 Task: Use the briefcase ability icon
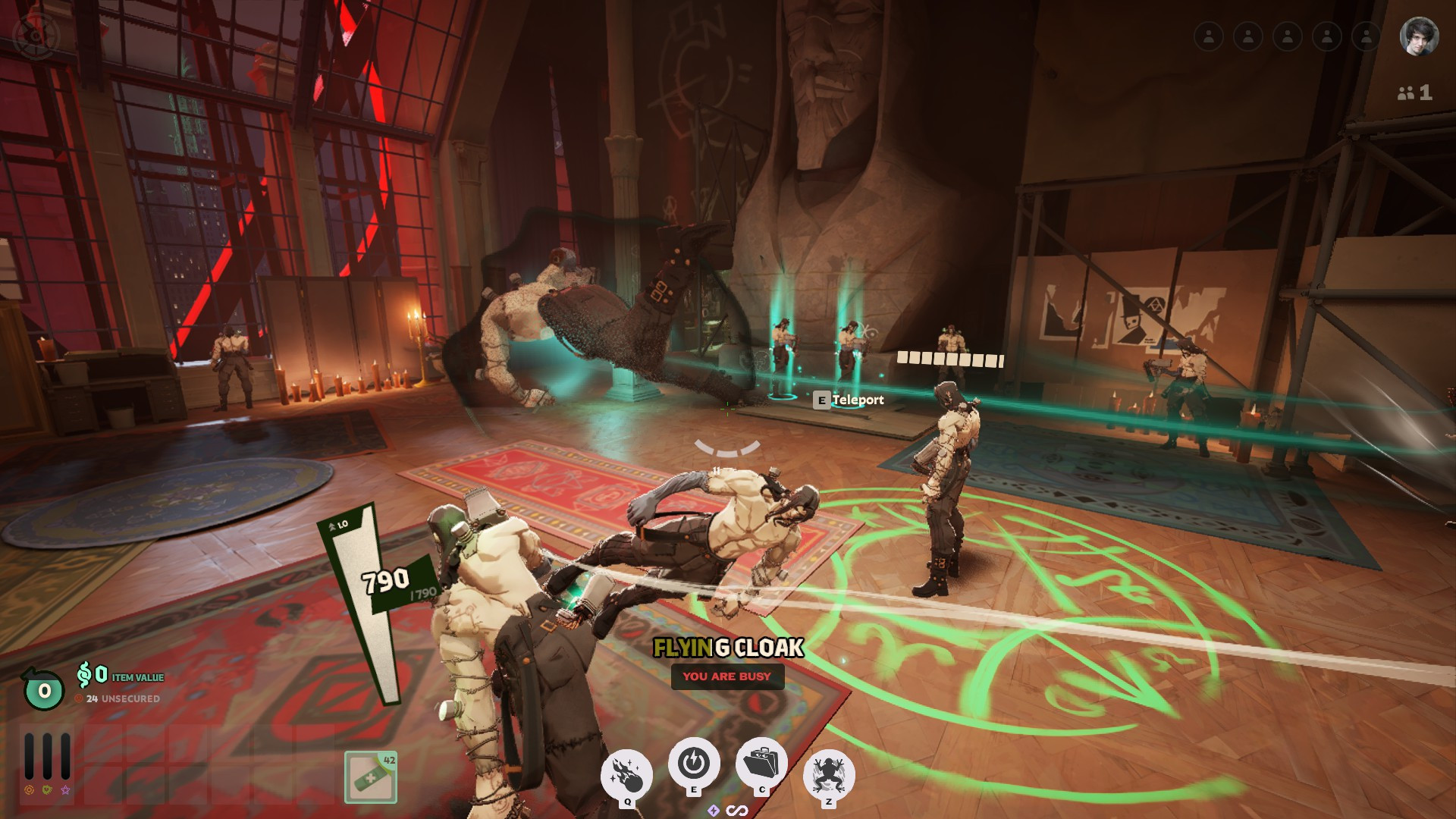click(761, 763)
